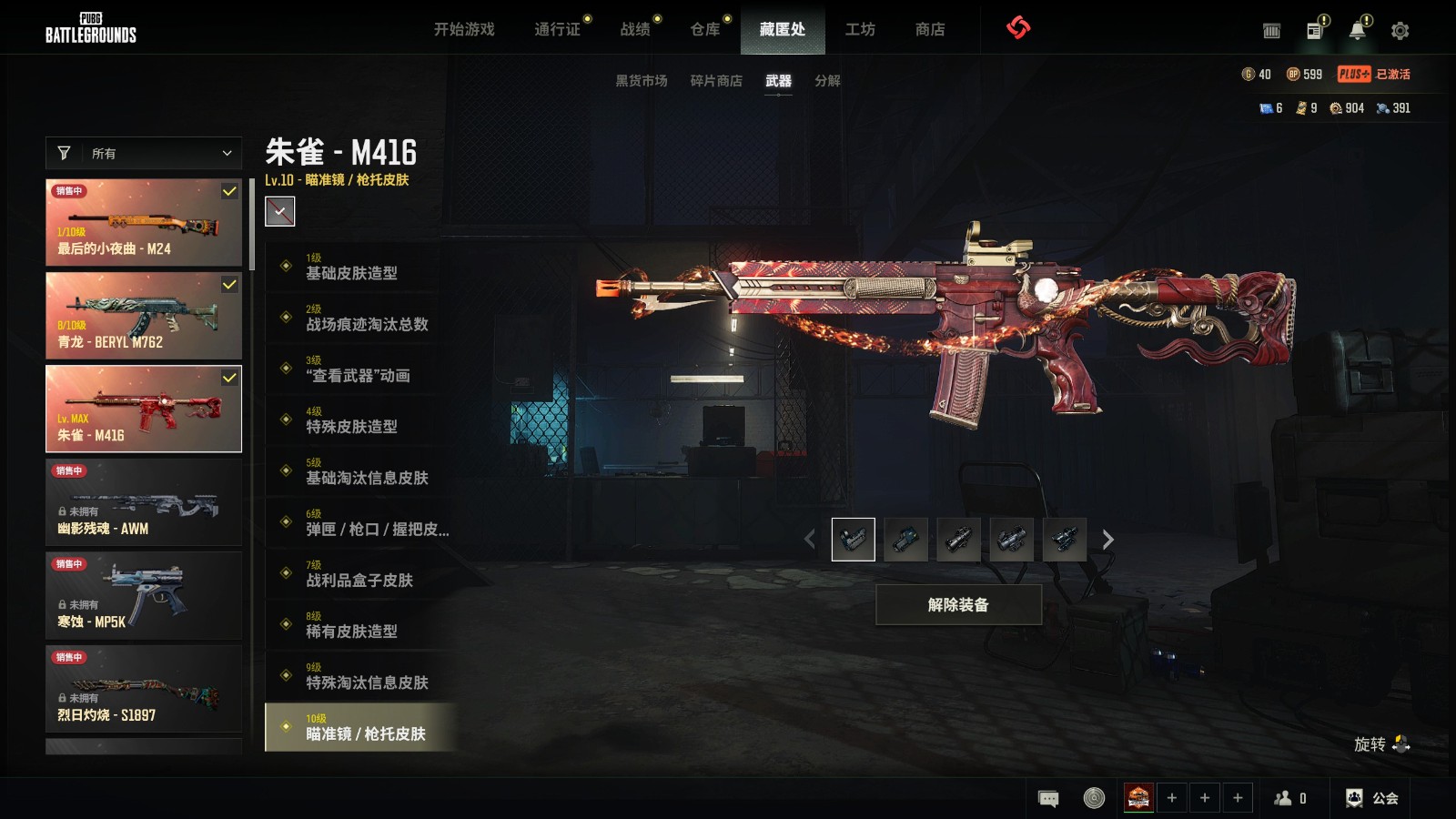Open the notifications bell
1456x819 pixels.
(1357, 31)
